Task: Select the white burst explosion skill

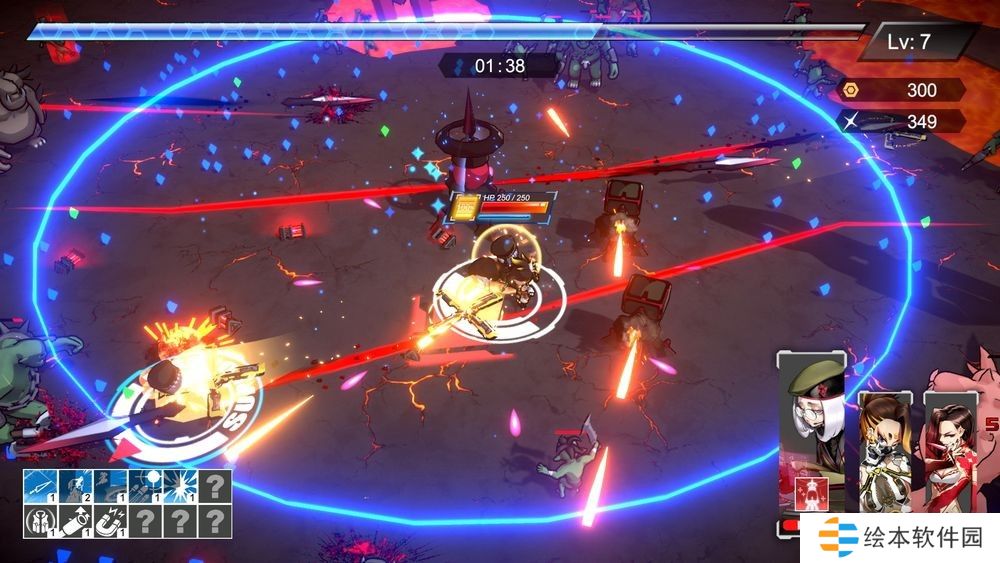Action: (x=180, y=486)
